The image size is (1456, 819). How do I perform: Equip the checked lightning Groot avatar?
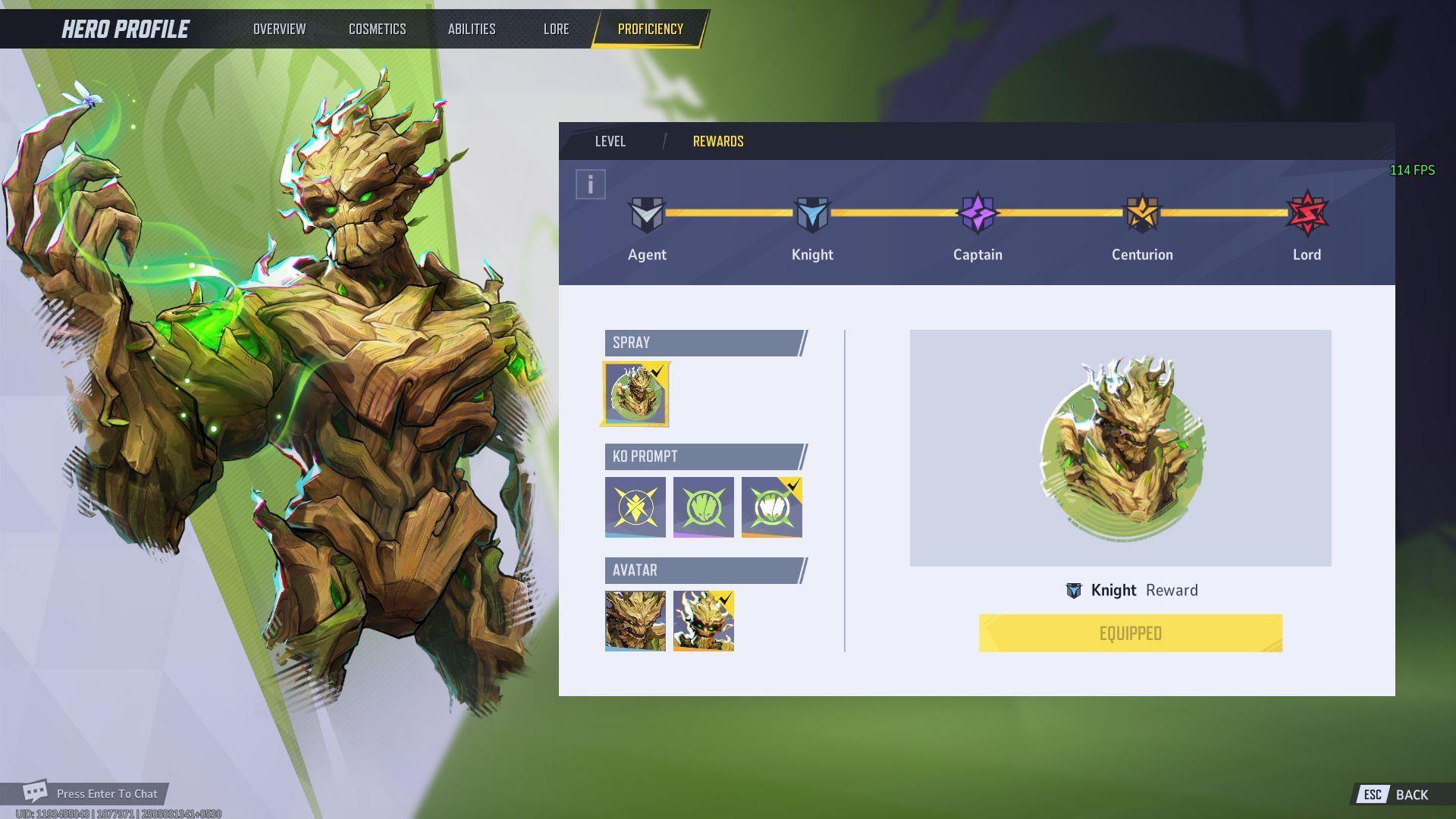click(703, 620)
